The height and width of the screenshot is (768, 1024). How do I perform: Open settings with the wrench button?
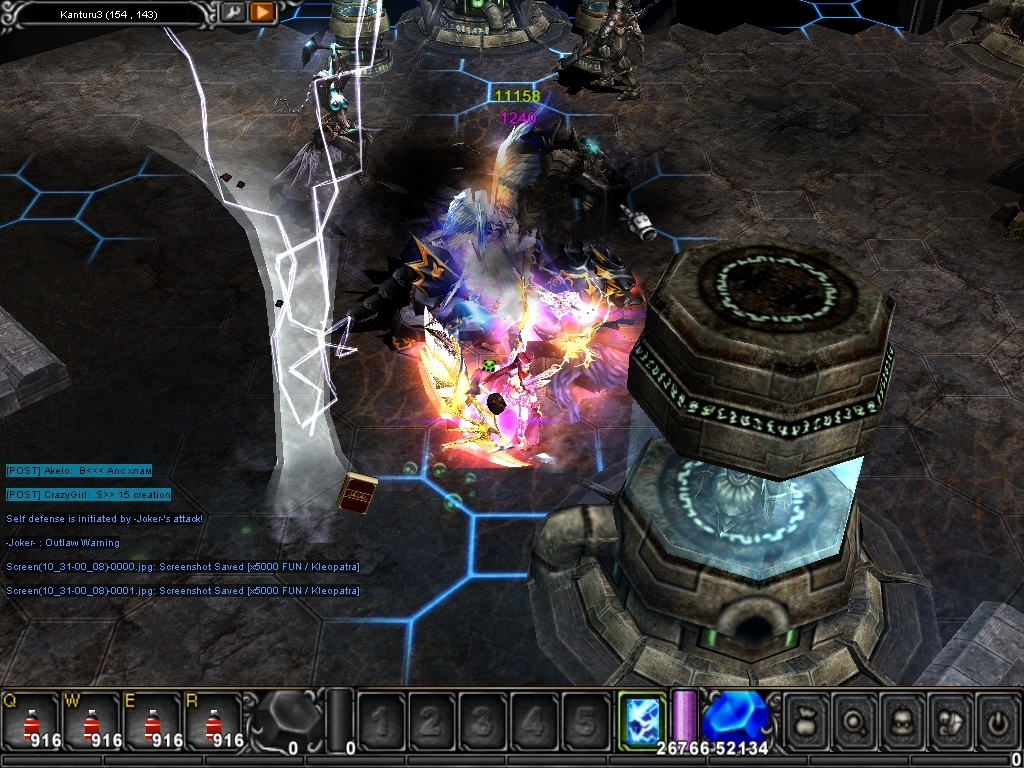pyautogui.click(x=232, y=13)
